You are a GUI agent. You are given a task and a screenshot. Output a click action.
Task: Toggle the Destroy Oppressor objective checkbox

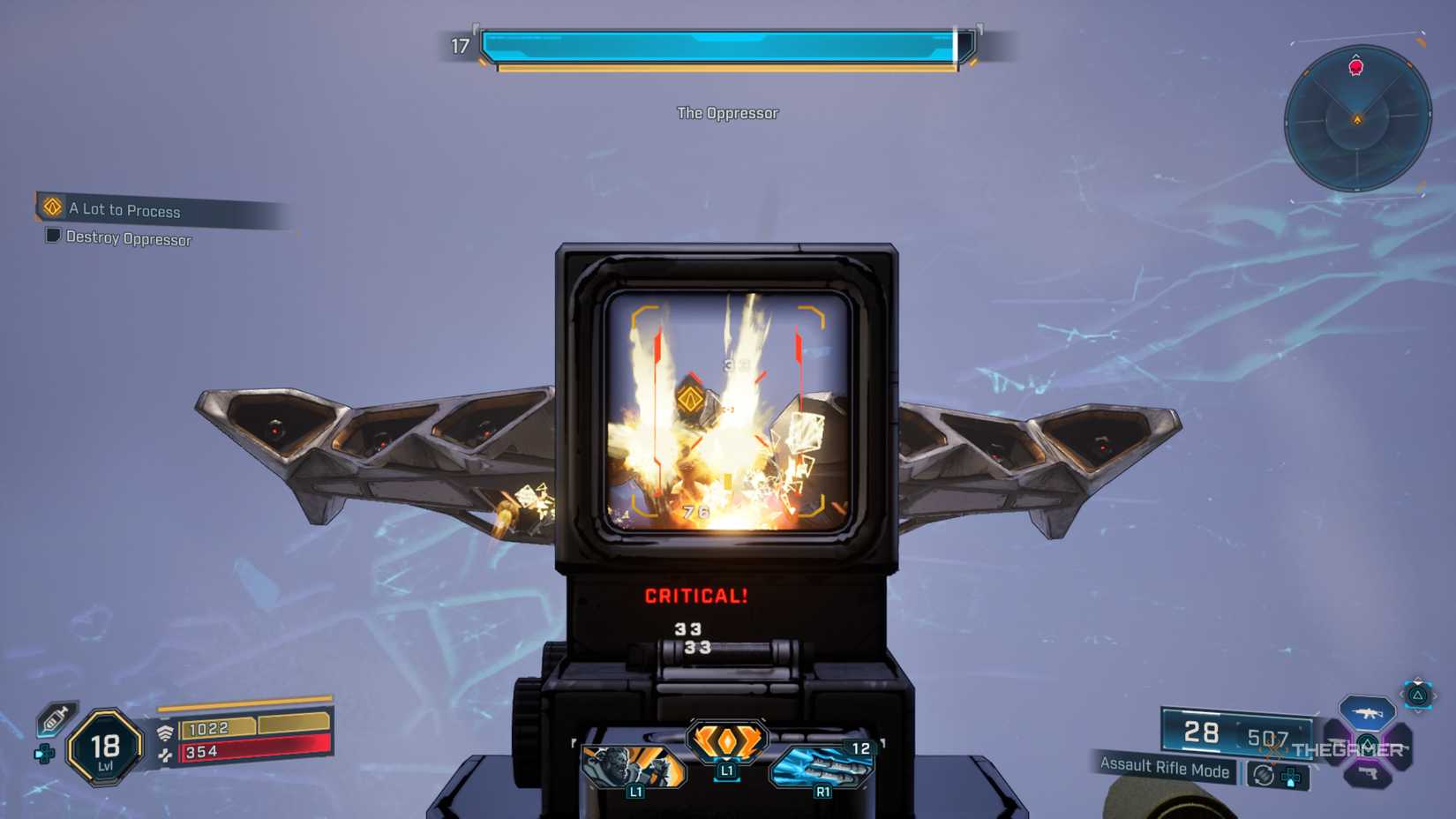pos(52,237)
